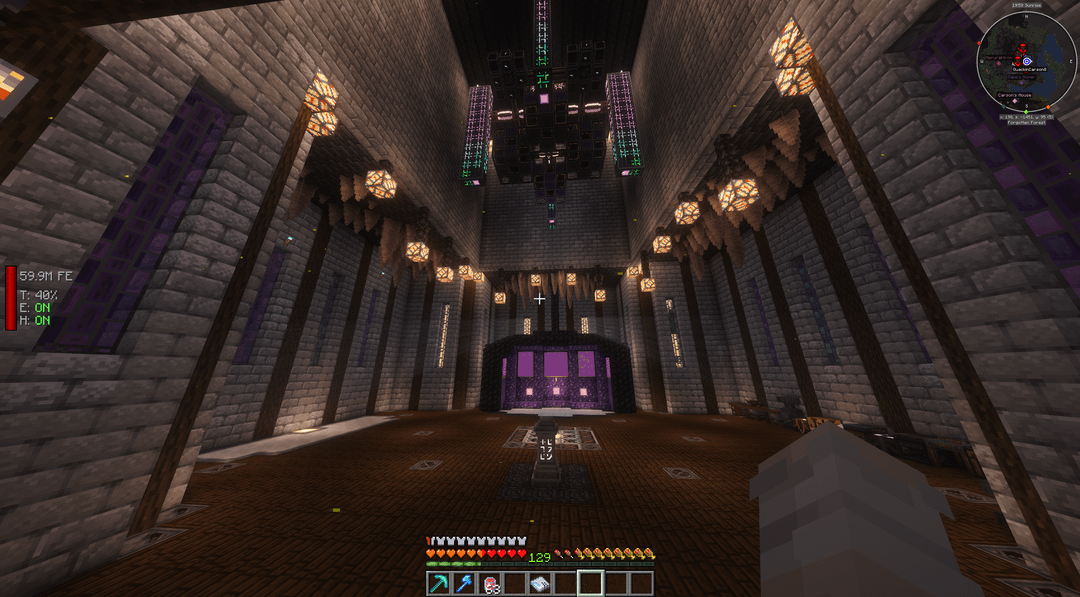Select the blue diamond axe hotbar slot
1080x597 pixels.
(x=464, y=584)
